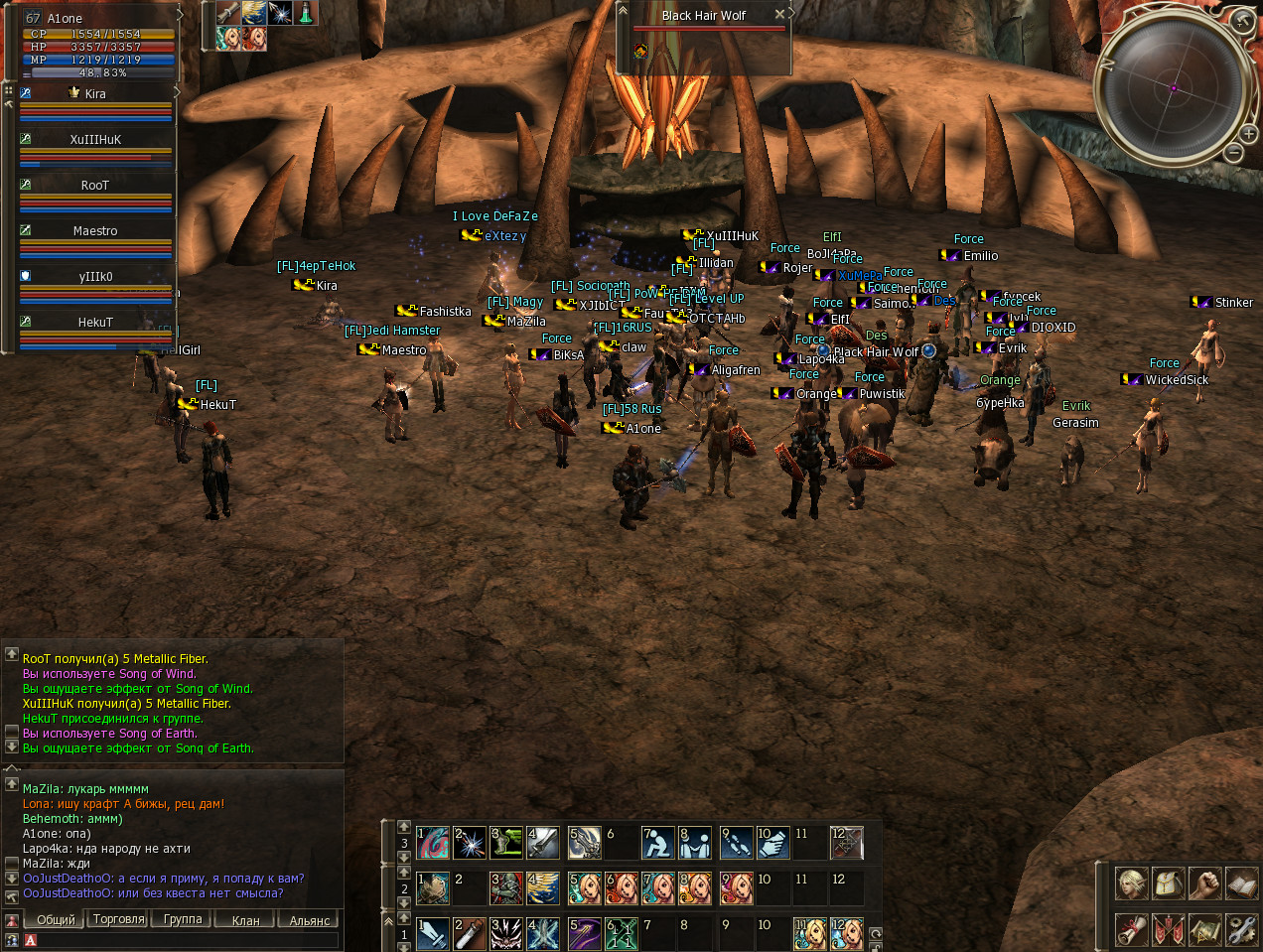The width and height of the screenshot is (1263, 952).
Task: Show the Альянс chat tab
Action: [309, 920]
